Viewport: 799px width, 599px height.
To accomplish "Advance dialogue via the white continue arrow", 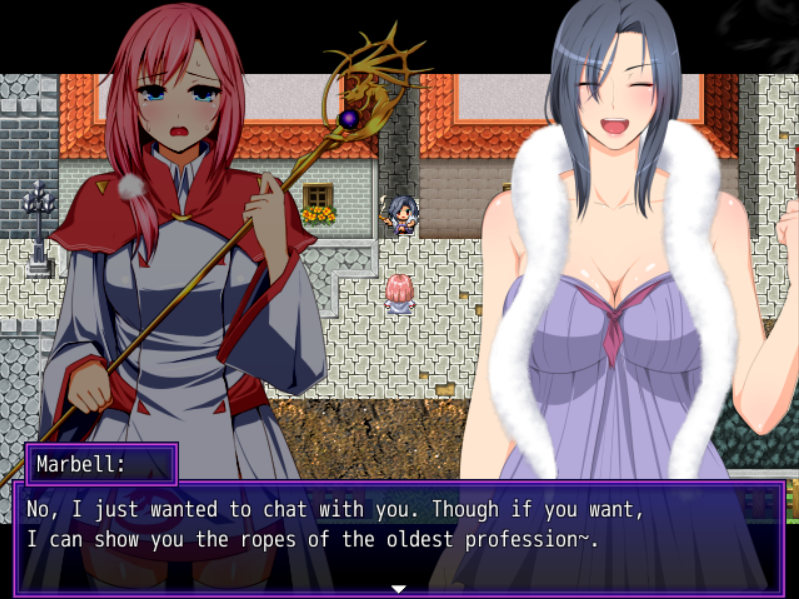I will 398,588.
